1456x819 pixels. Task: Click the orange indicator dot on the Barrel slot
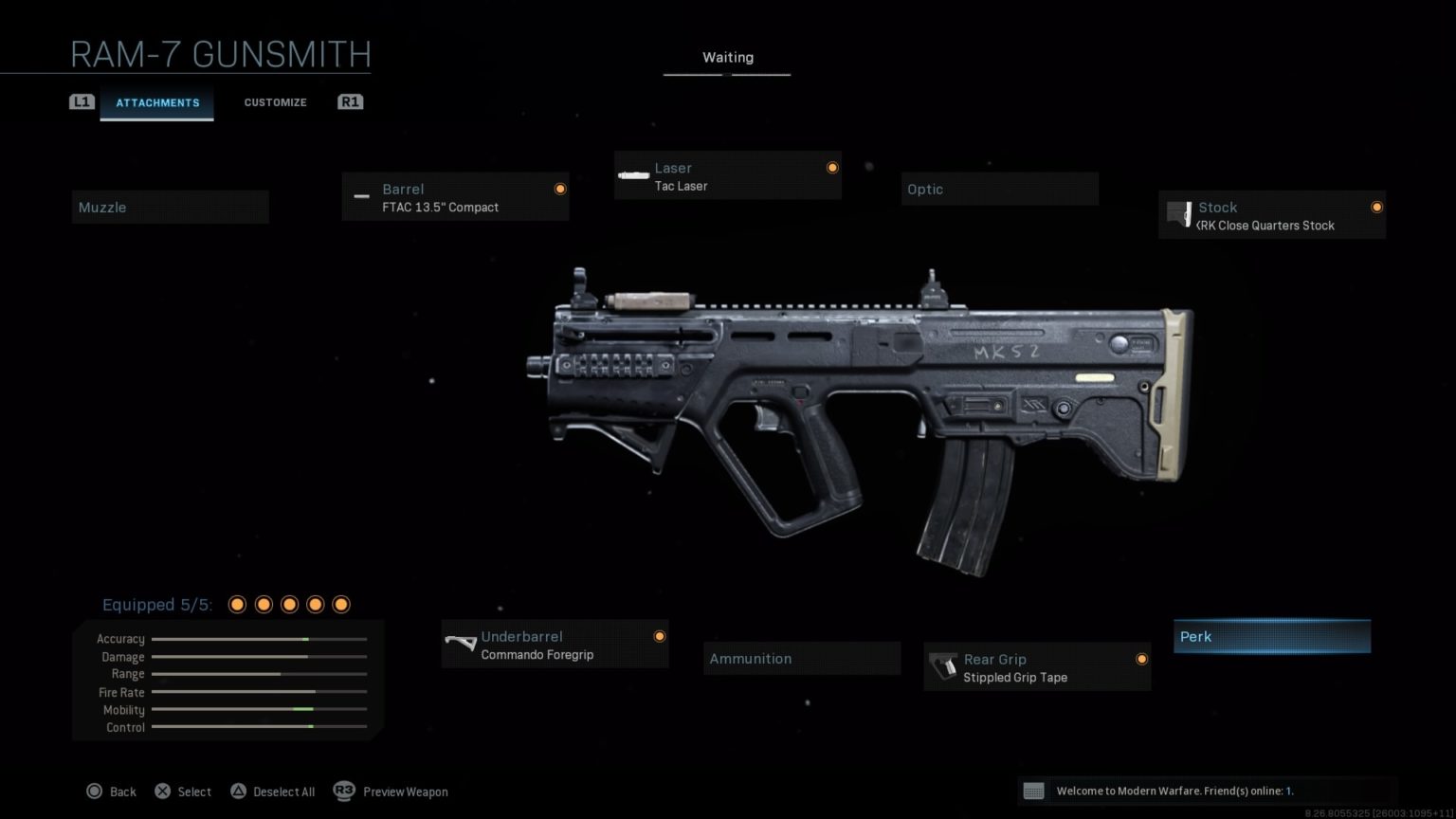click(x=560, y=188)
